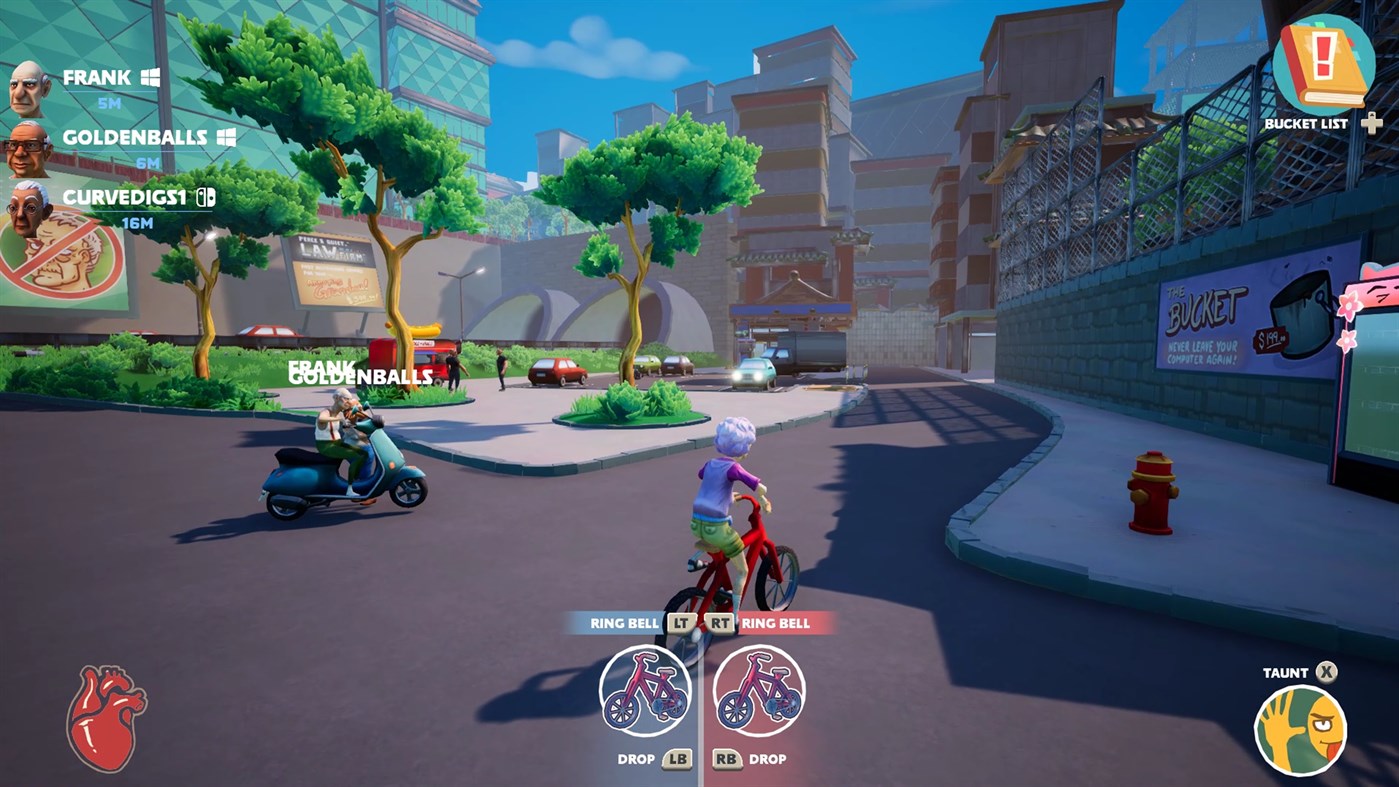This screenshot has height=787, width=1399.
Task: Select Goldenballs' portrait avatar
Action: [26, 150]
